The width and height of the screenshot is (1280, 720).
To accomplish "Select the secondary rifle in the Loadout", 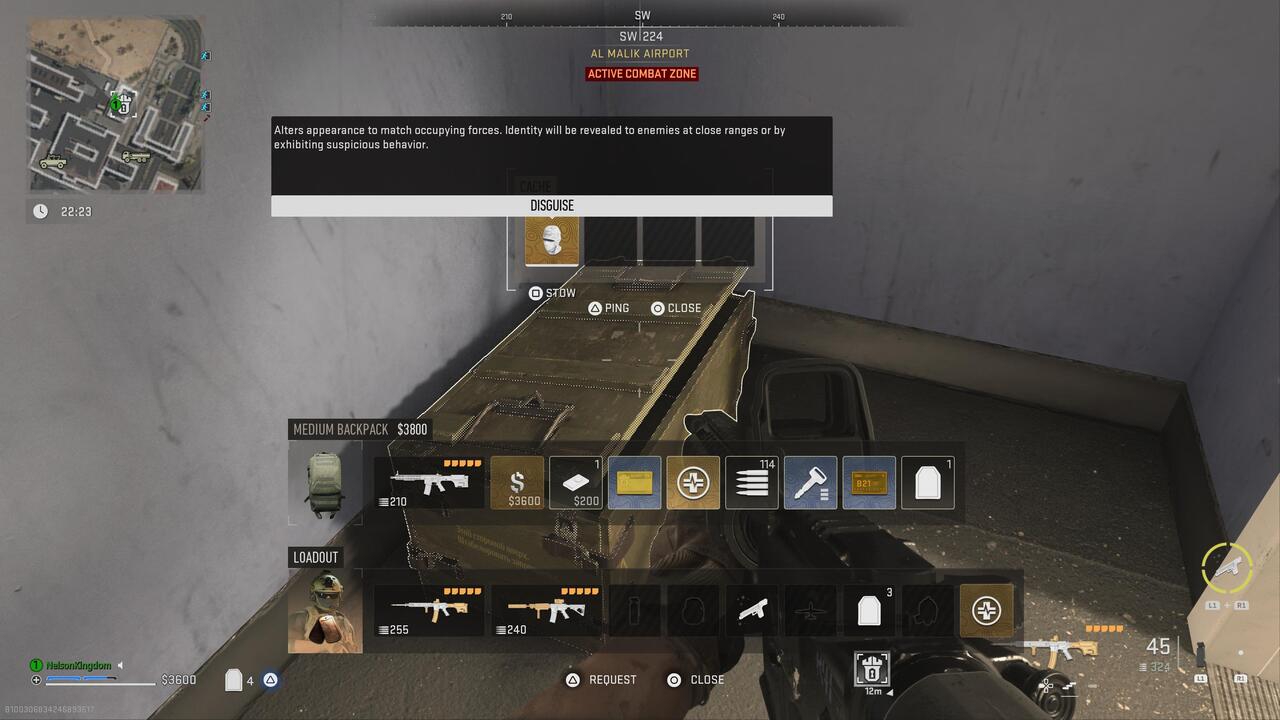I will pyautogui.click(x=545, y=610).
